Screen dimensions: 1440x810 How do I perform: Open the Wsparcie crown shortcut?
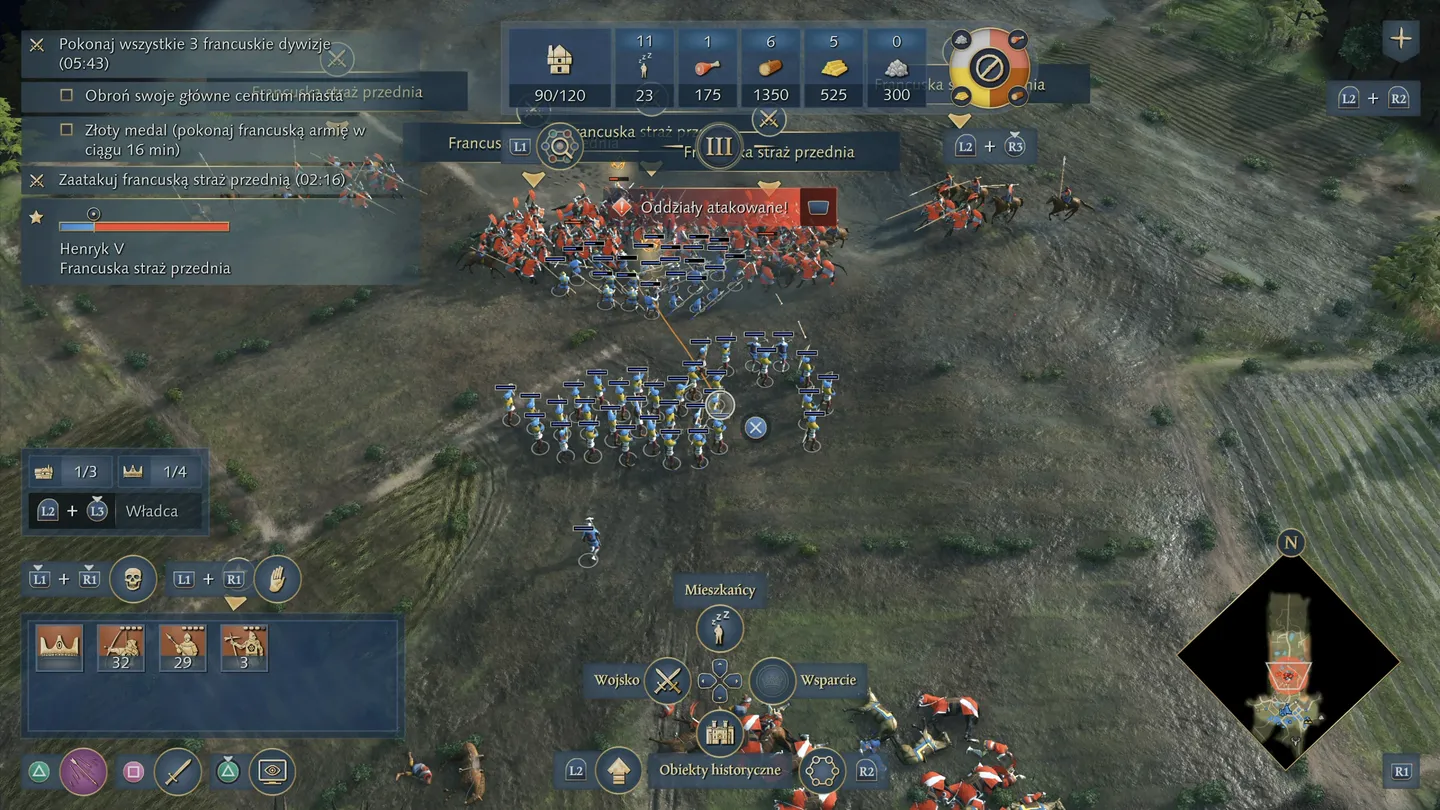coord(772,681)
